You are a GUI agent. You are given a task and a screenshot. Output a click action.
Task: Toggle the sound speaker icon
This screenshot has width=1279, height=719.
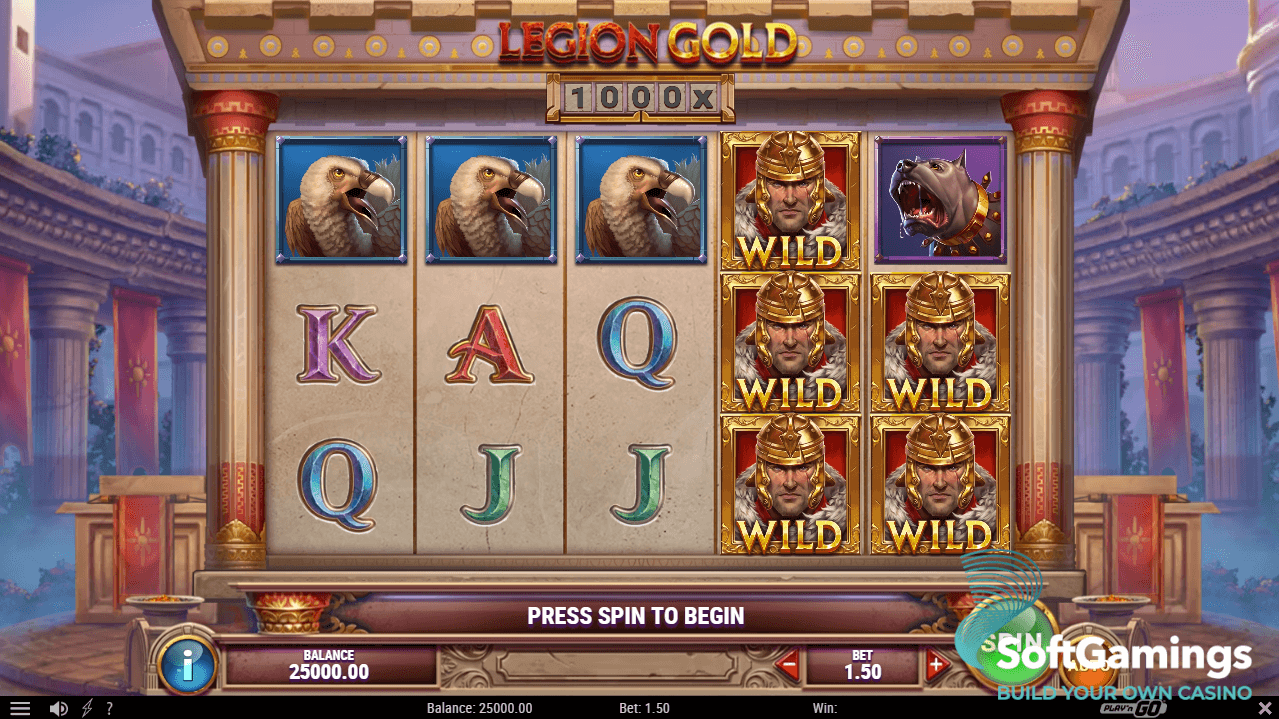[x=59, y=708]
